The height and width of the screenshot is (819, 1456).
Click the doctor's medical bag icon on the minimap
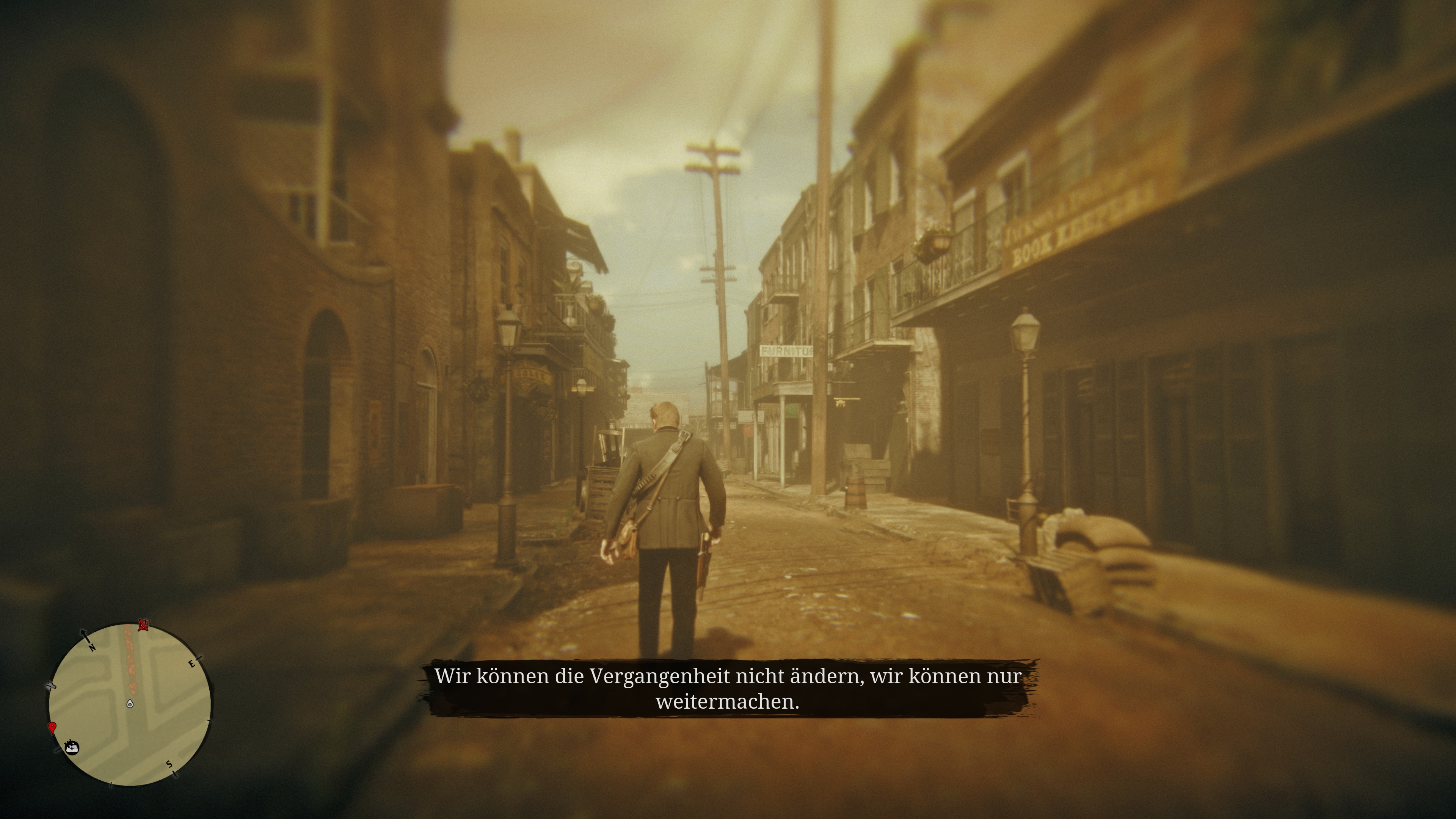72,748
